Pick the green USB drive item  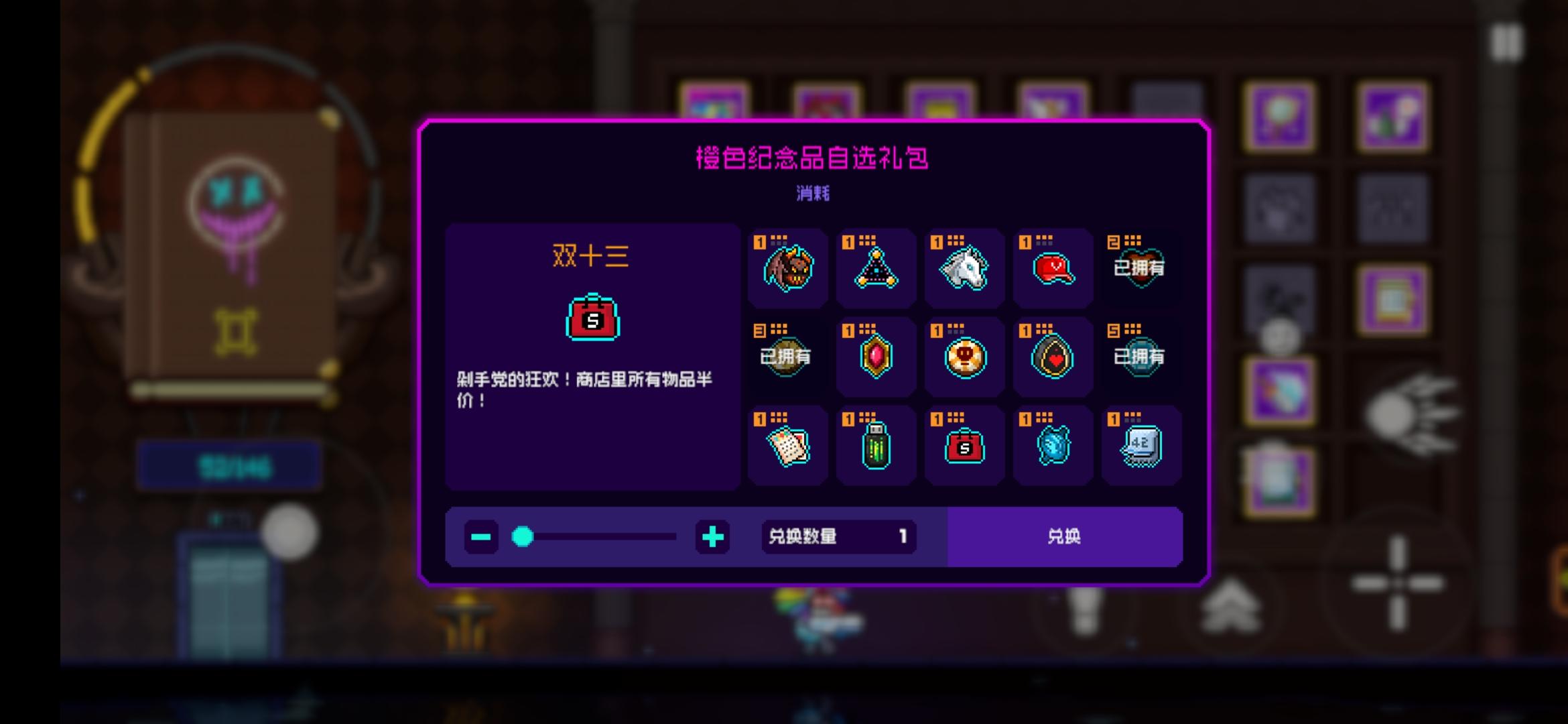pyautogui.click(x=876, y=445)
